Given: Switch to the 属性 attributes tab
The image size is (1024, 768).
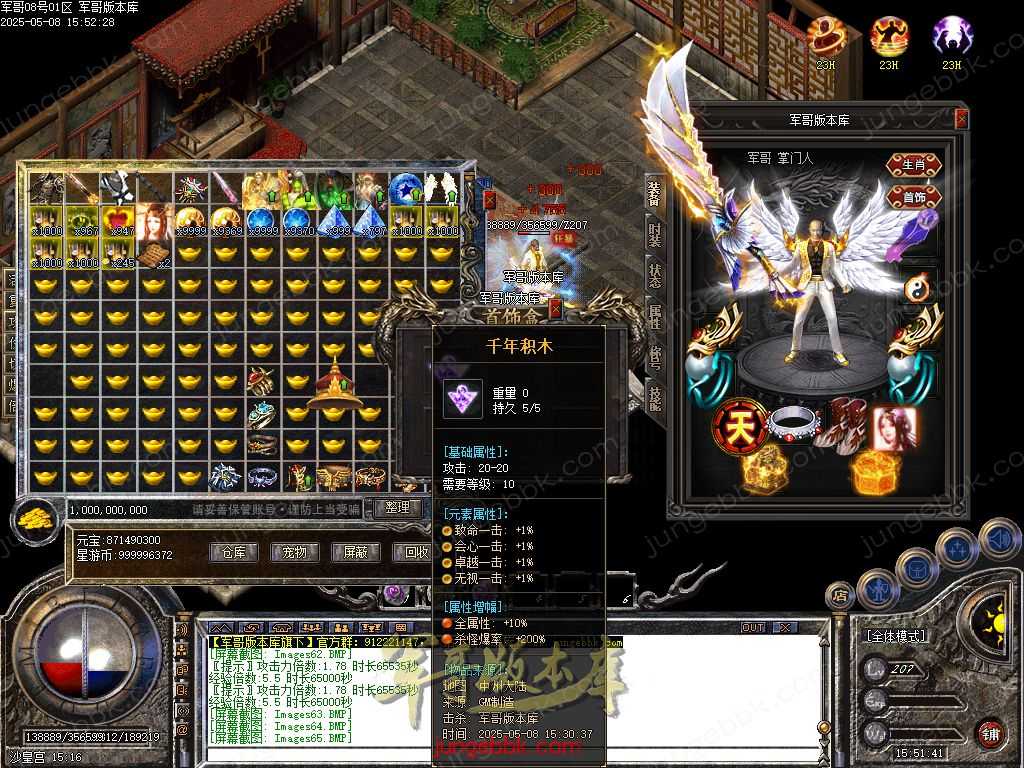Looking at the screenshot, I should tap(655, 317).
